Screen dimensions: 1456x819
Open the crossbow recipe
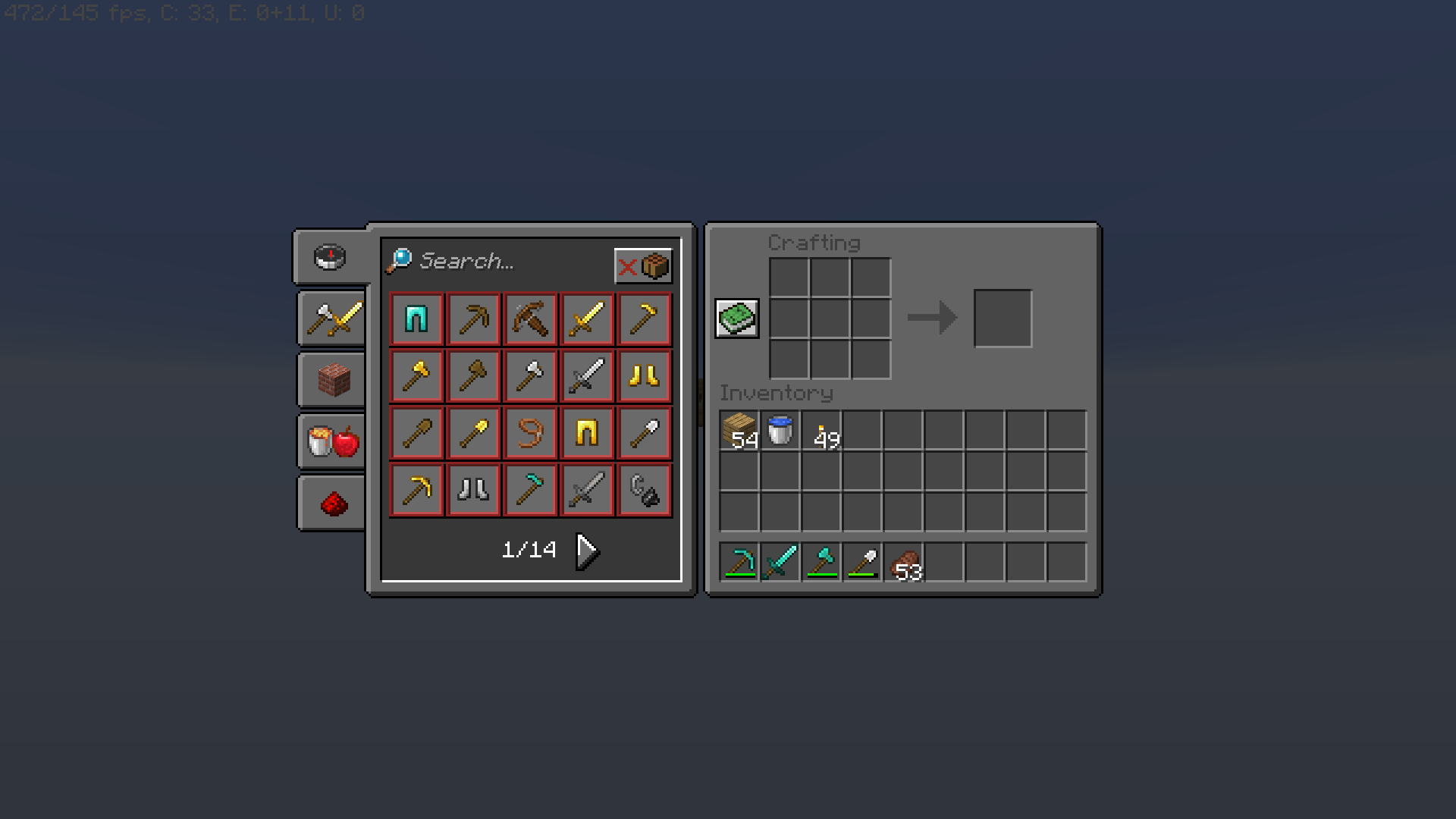click(530, 318)
